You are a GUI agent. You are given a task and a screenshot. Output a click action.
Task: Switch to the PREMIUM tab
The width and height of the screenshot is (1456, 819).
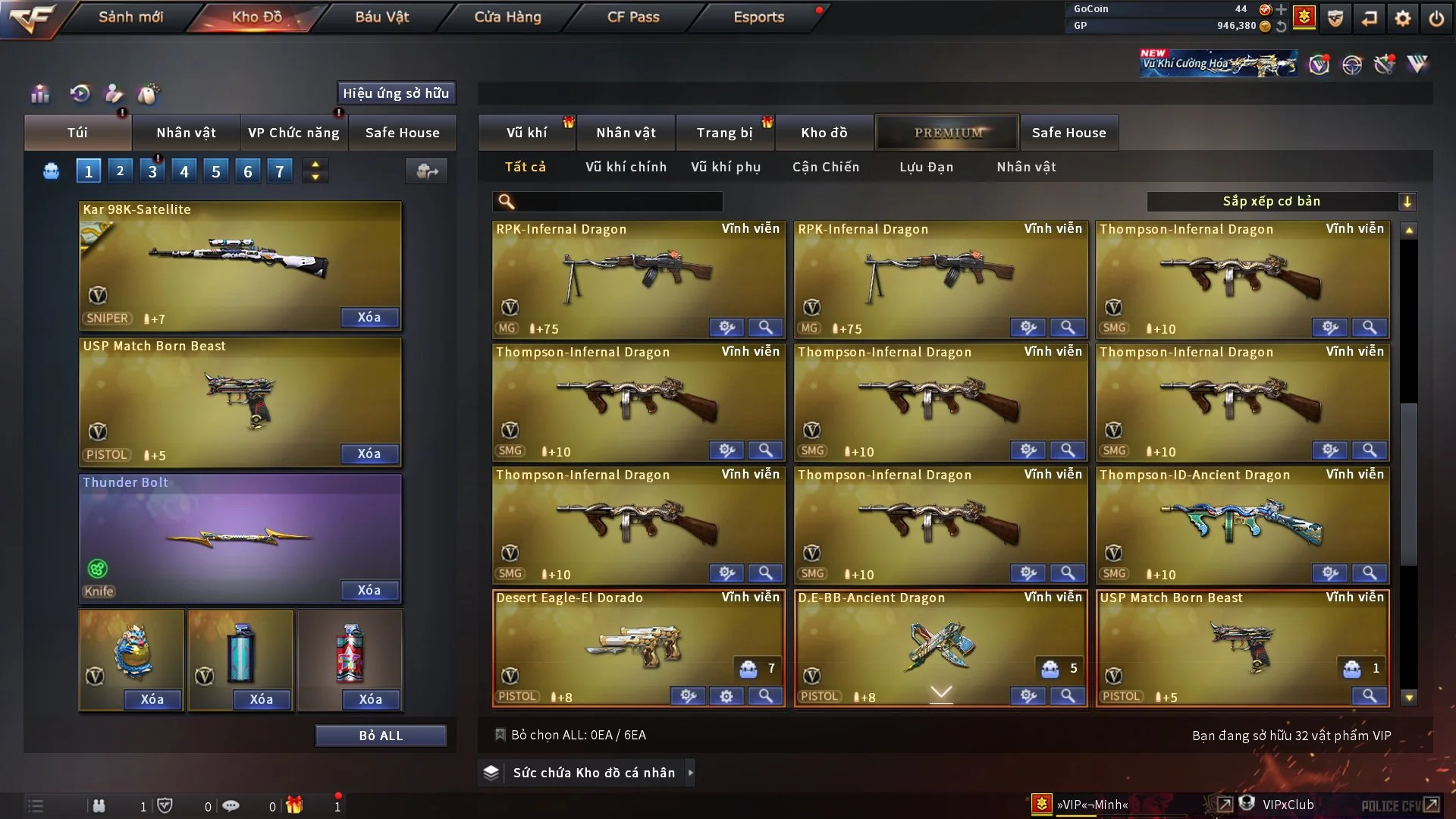(947, 132)
